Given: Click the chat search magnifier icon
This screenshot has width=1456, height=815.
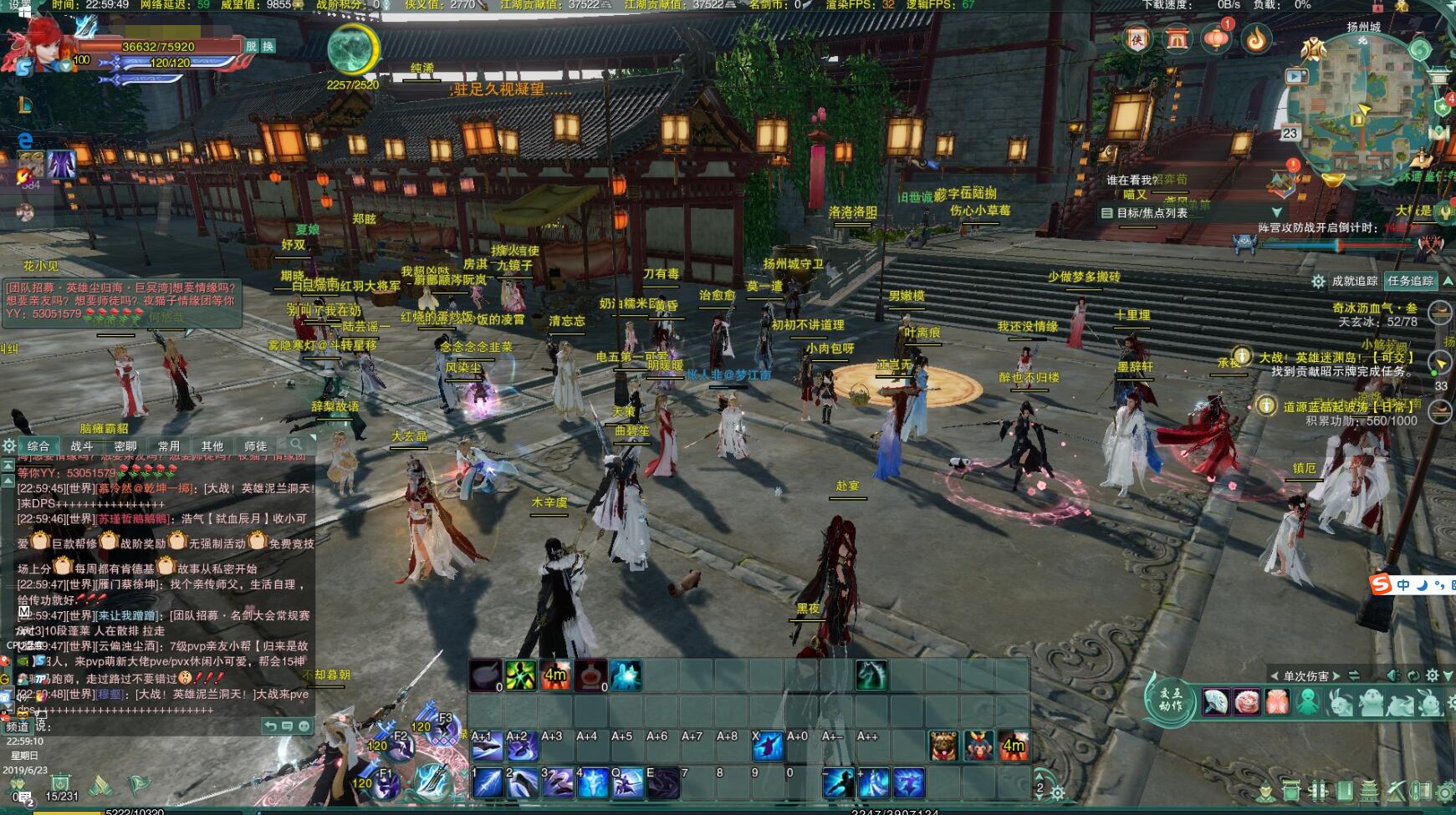Looking at the screenshot, I should point(295,445).
